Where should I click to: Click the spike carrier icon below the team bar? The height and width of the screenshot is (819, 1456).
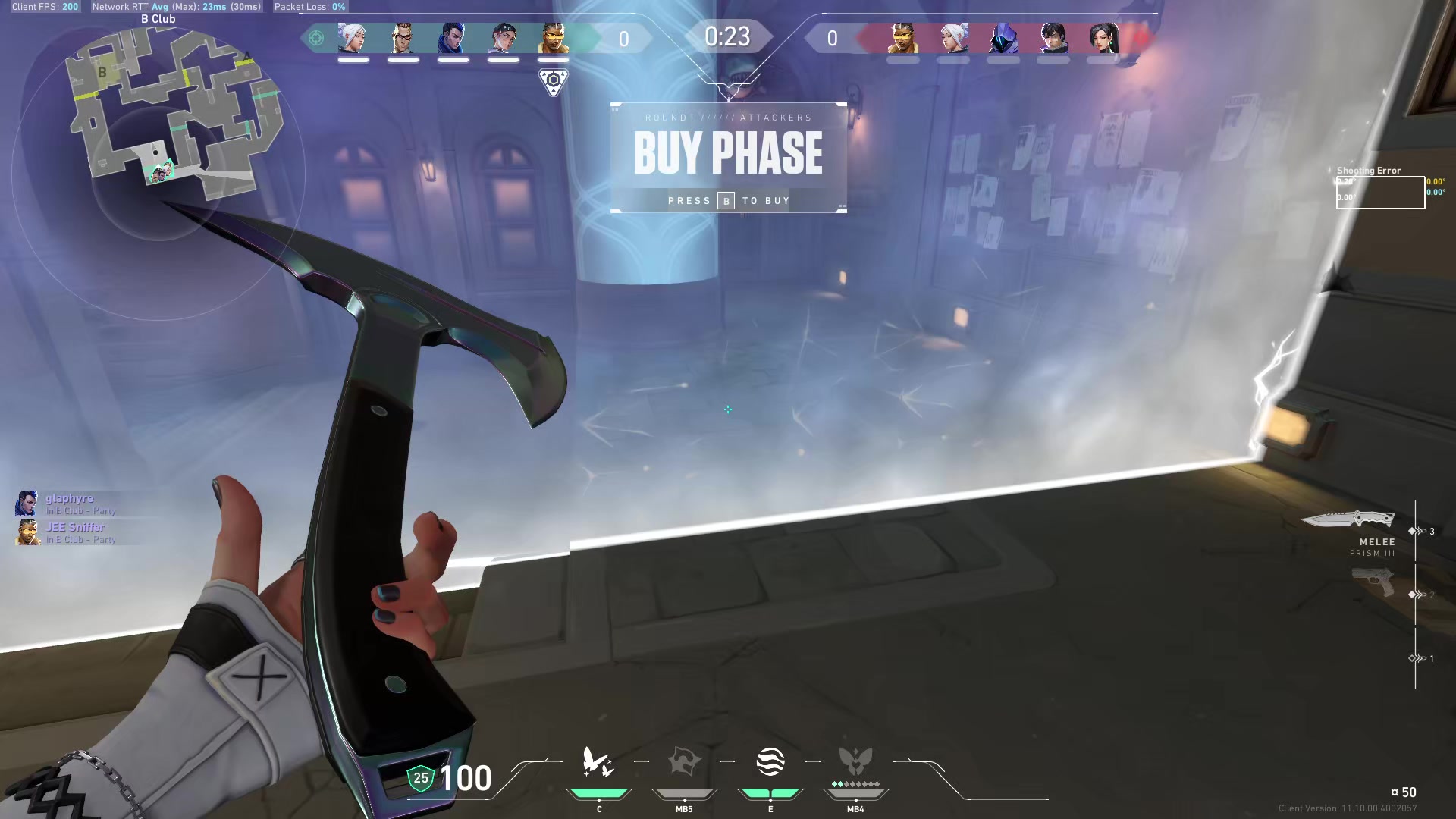tap(554, 81)
